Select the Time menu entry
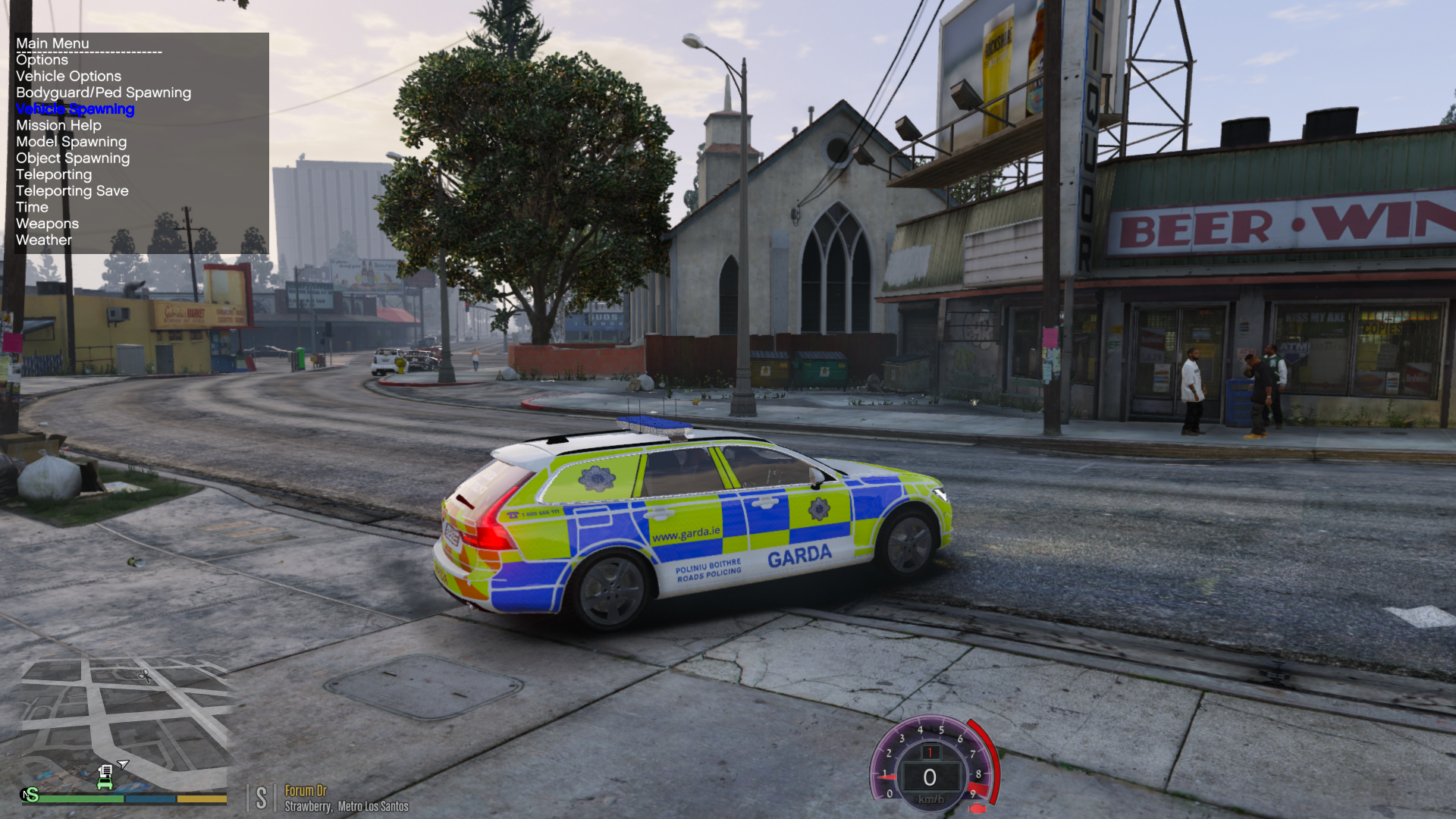This screenshot has height=819, width=1456. pyautogui.click(x=32, y=208)
